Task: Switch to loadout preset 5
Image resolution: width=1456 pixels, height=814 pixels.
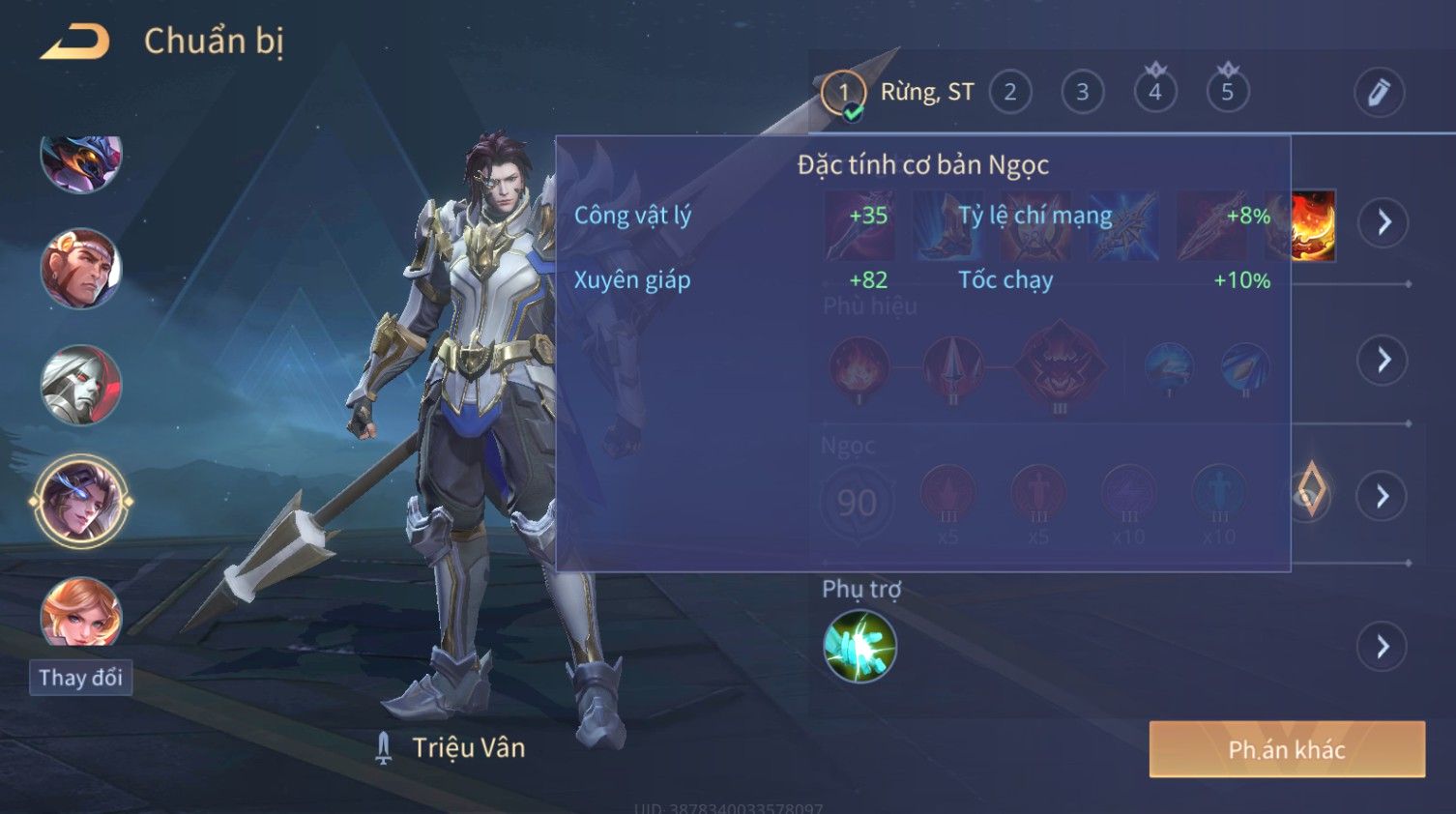Action: tap(1227, 93)
